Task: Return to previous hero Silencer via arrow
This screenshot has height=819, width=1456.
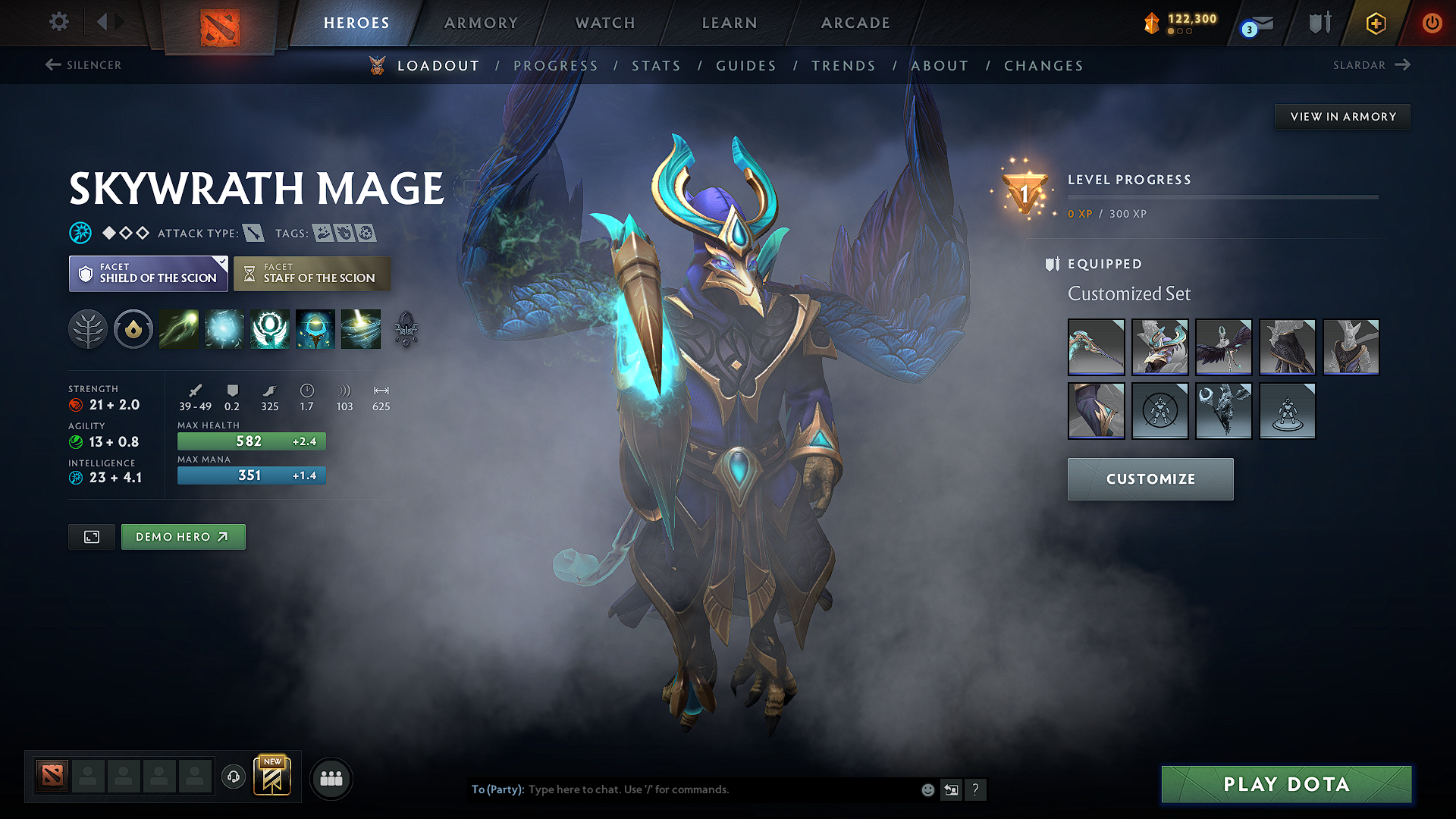Action: point(52,65)
